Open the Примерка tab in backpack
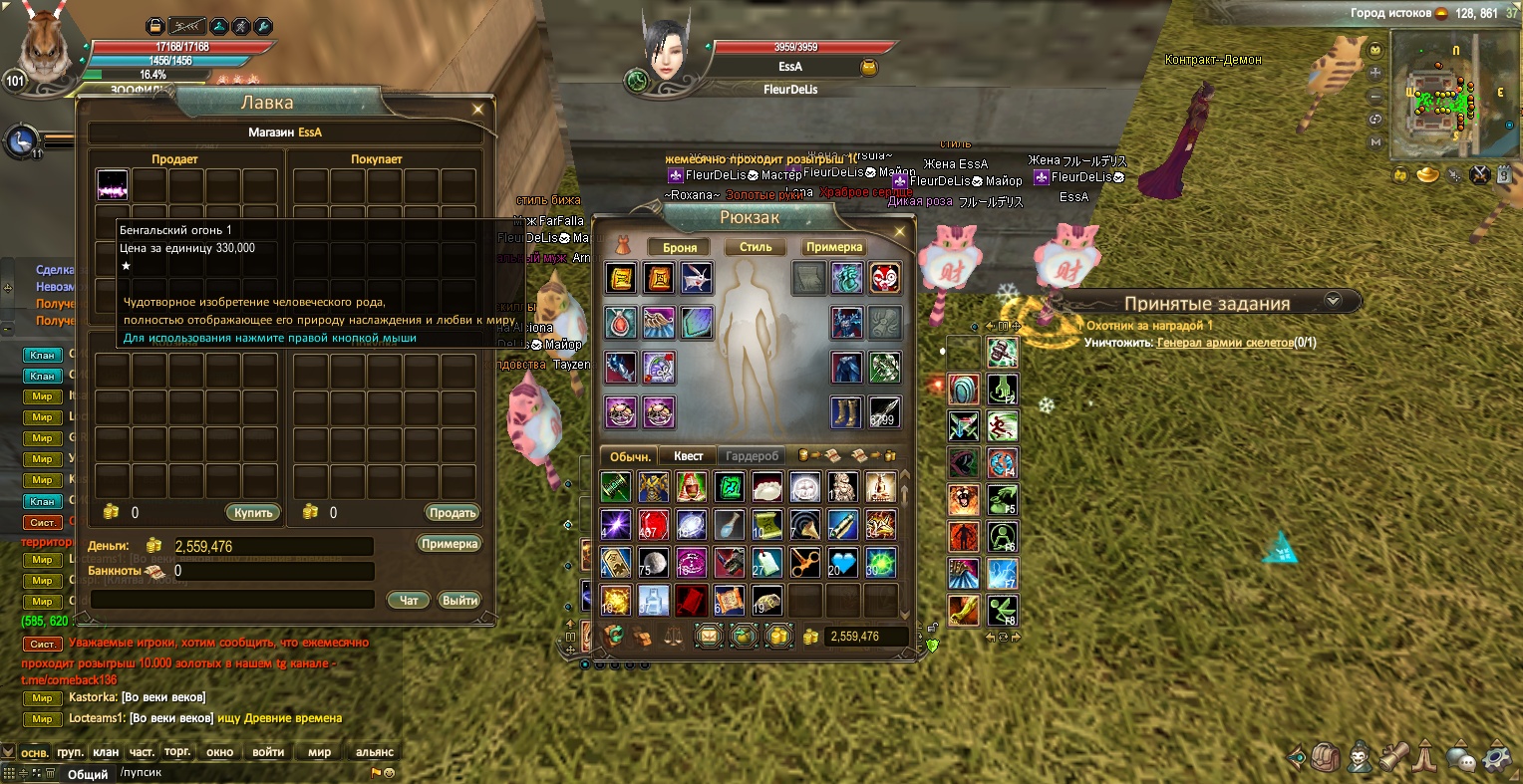Viewport: 1523px width, 784px height. pos(833,247)
